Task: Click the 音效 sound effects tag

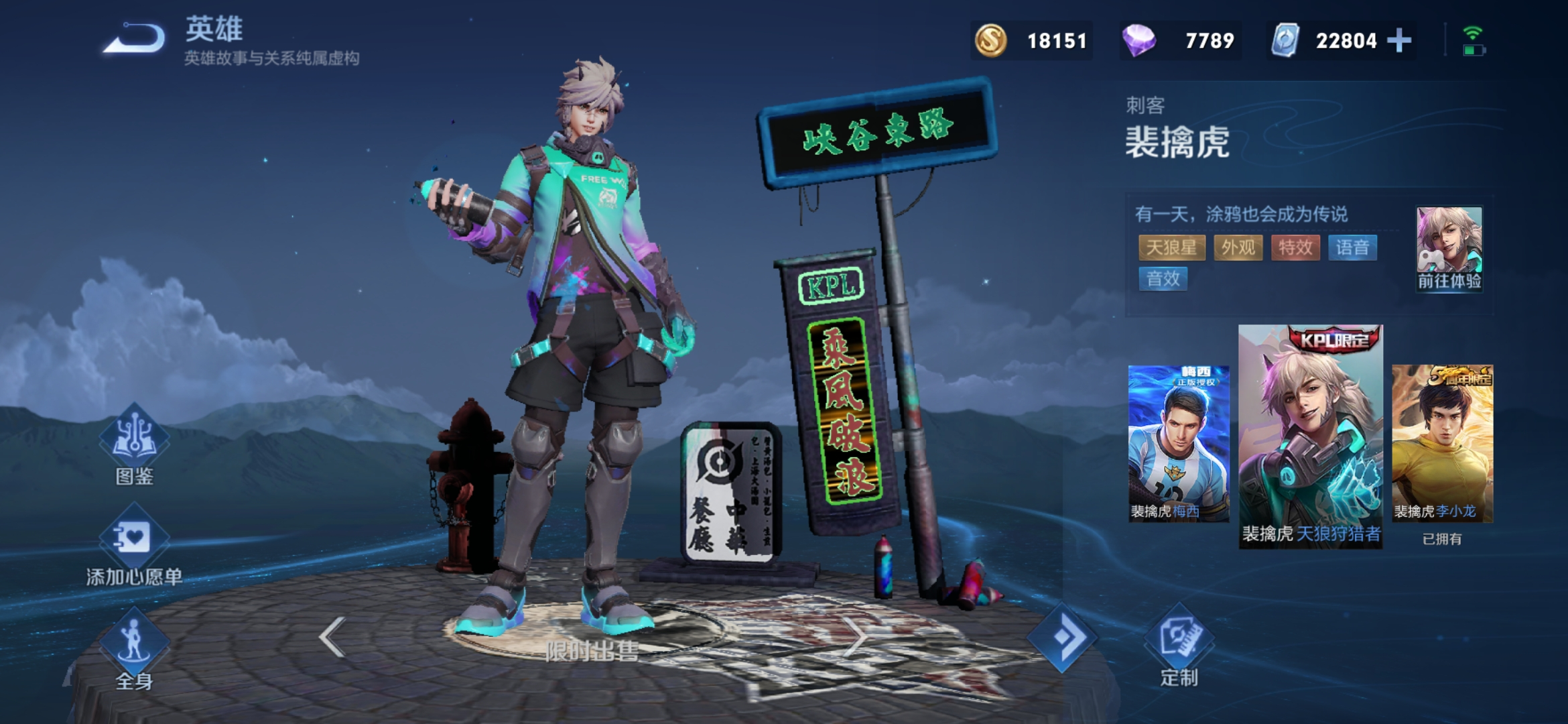Action: click(x=1163, y=279)
